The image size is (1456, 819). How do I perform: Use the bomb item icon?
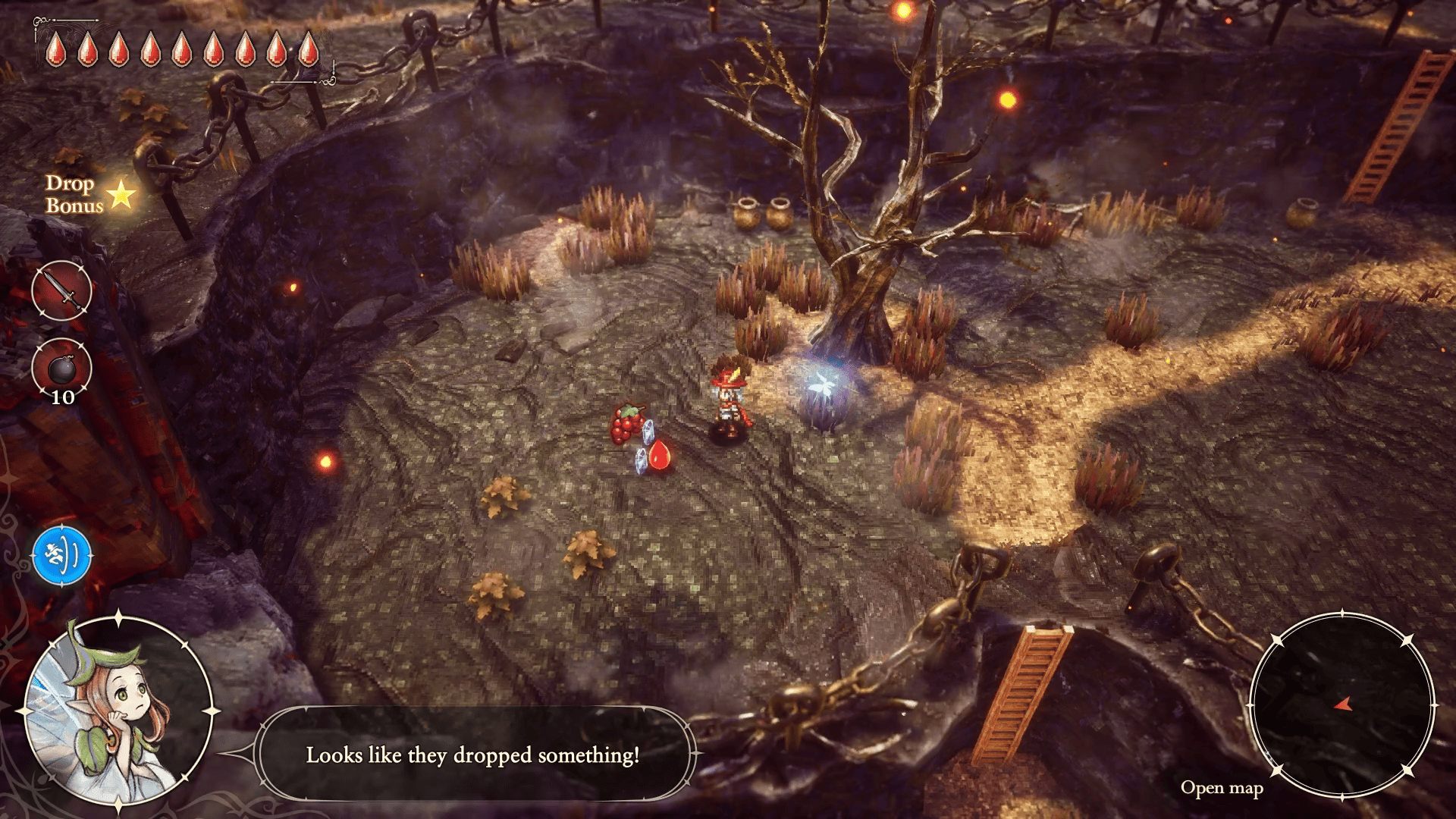[x=61, y=369]
